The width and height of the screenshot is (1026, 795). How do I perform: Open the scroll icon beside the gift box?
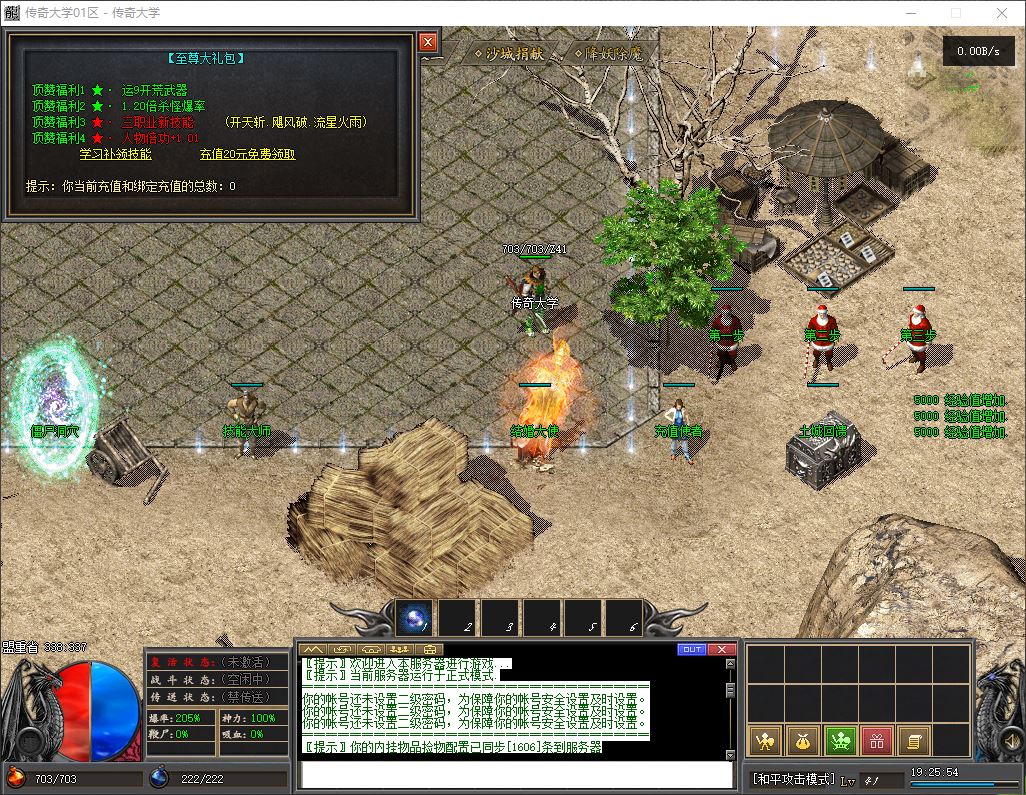click(x=912, y=741)
